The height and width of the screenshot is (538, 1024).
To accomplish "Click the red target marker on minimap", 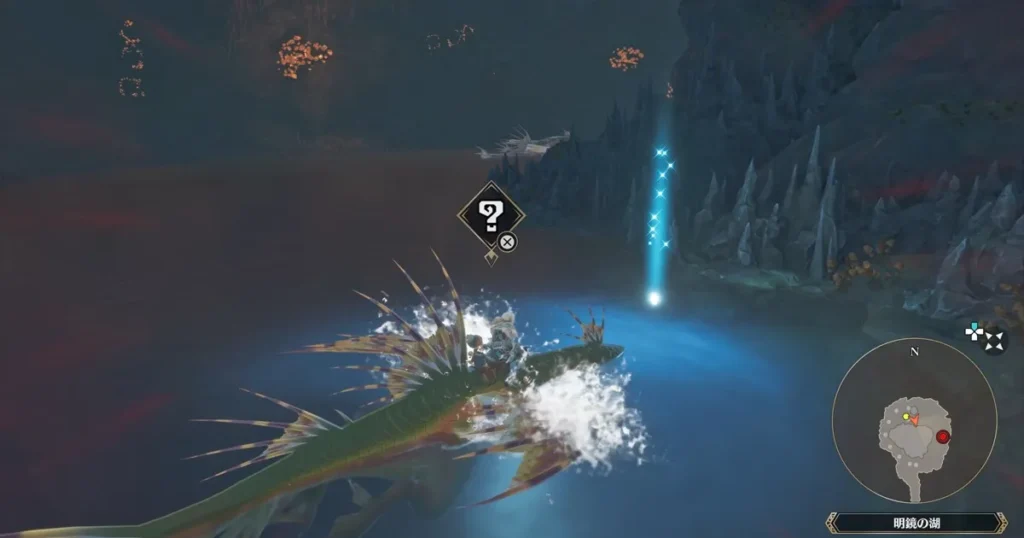I will click(942, 435).
